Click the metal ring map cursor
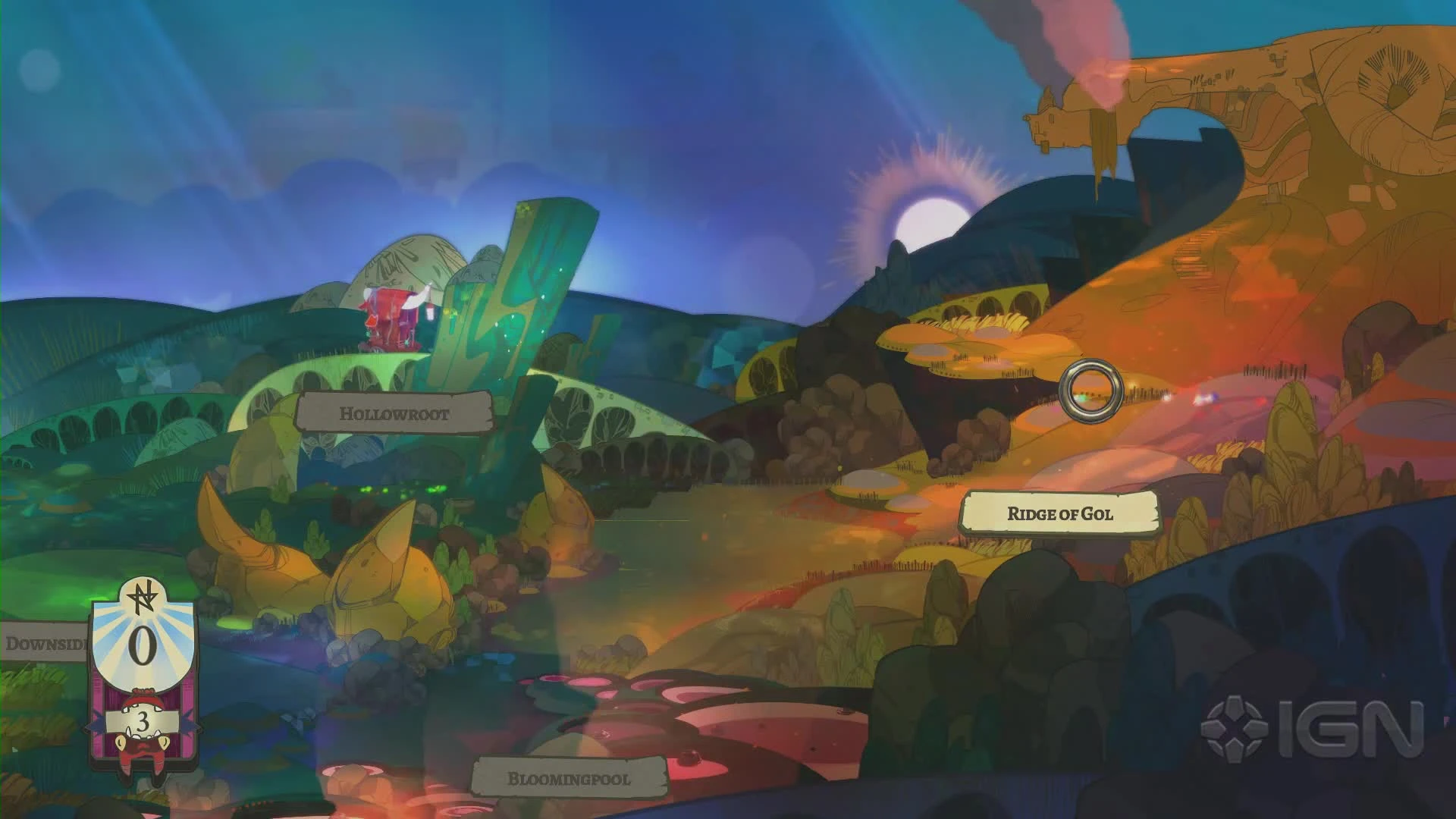 [1090, 391]
